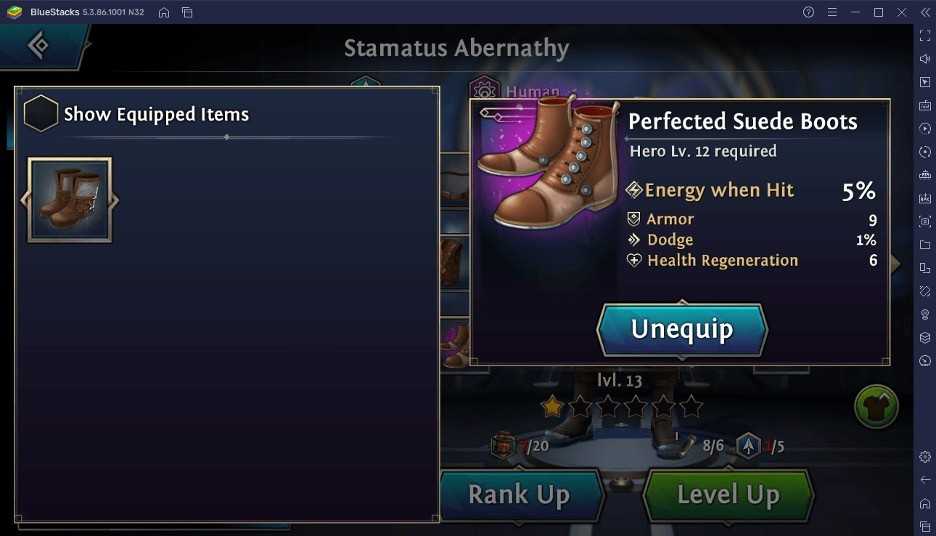Screen dimensions: 936x536
Task: Open the BlueStacks help menu
Action: click(808, 12)
